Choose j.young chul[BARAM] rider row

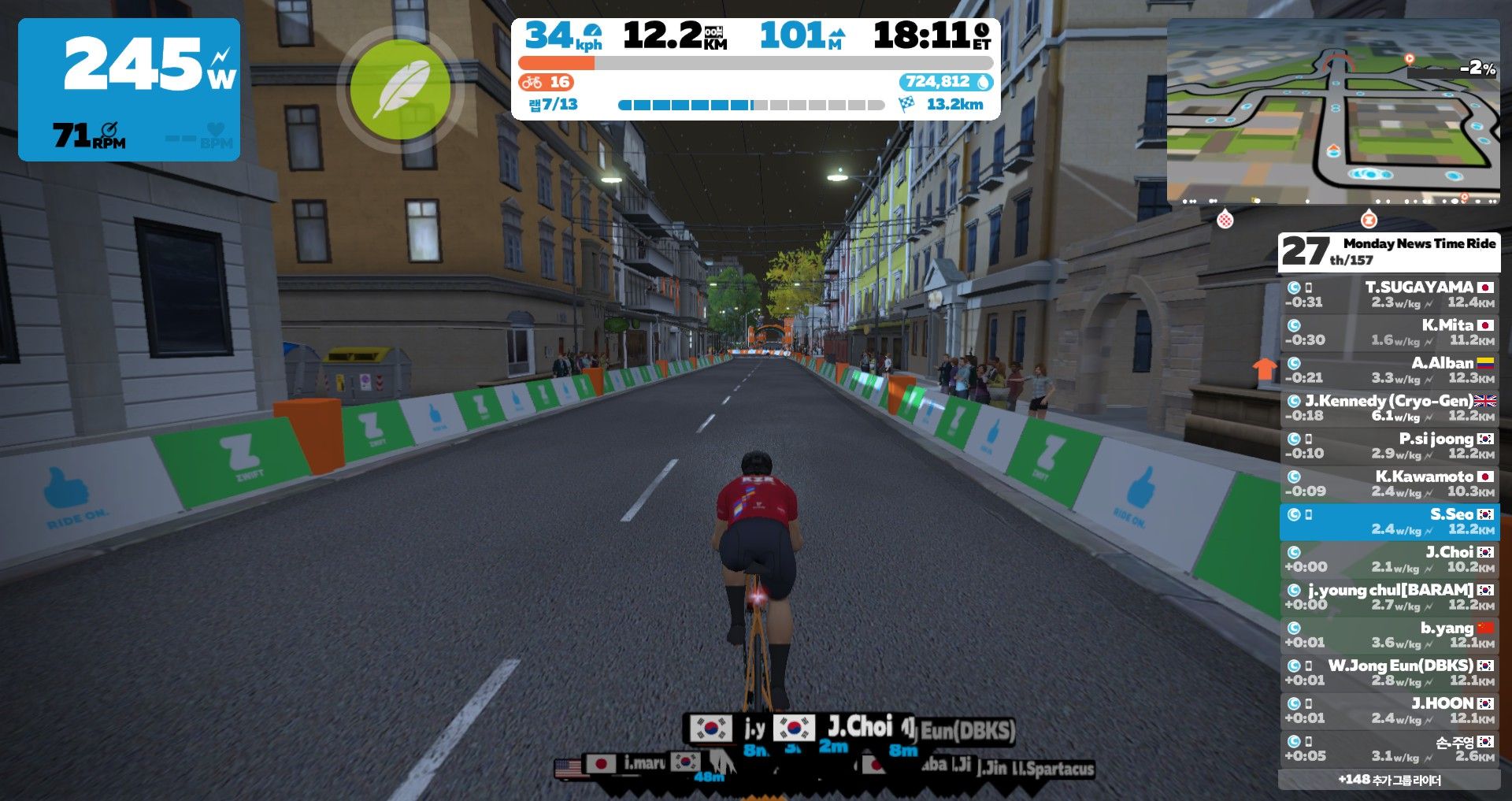pyautogui.click(x=1389, y=597)
